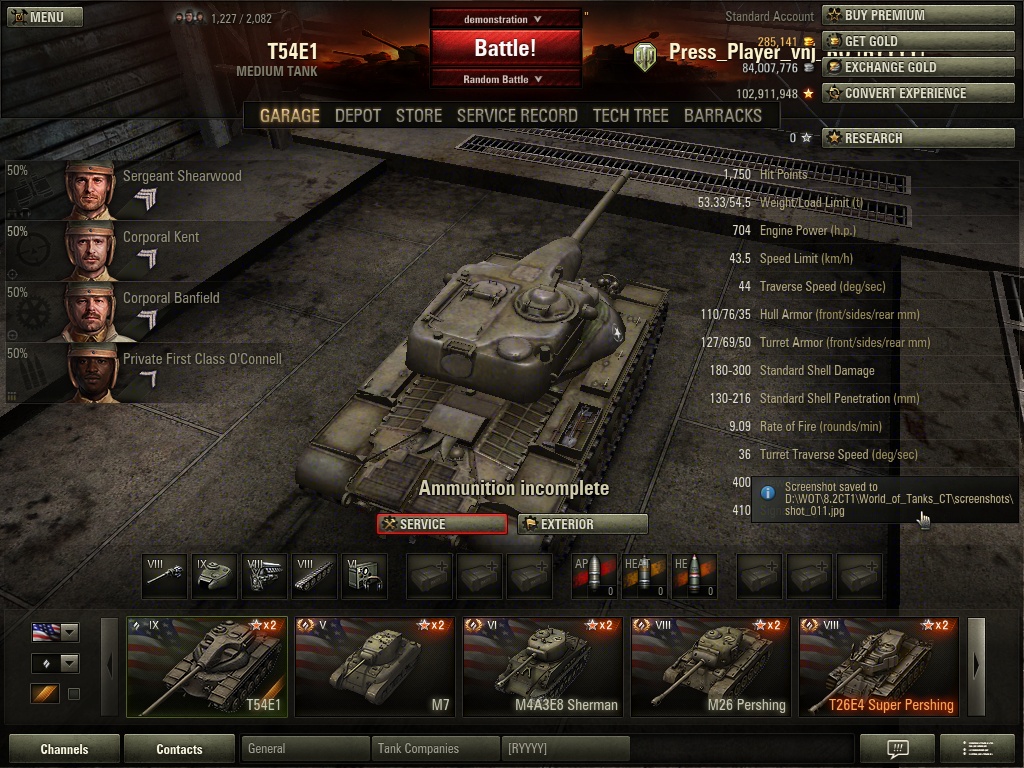Open the Contacts list

[179, 749]
